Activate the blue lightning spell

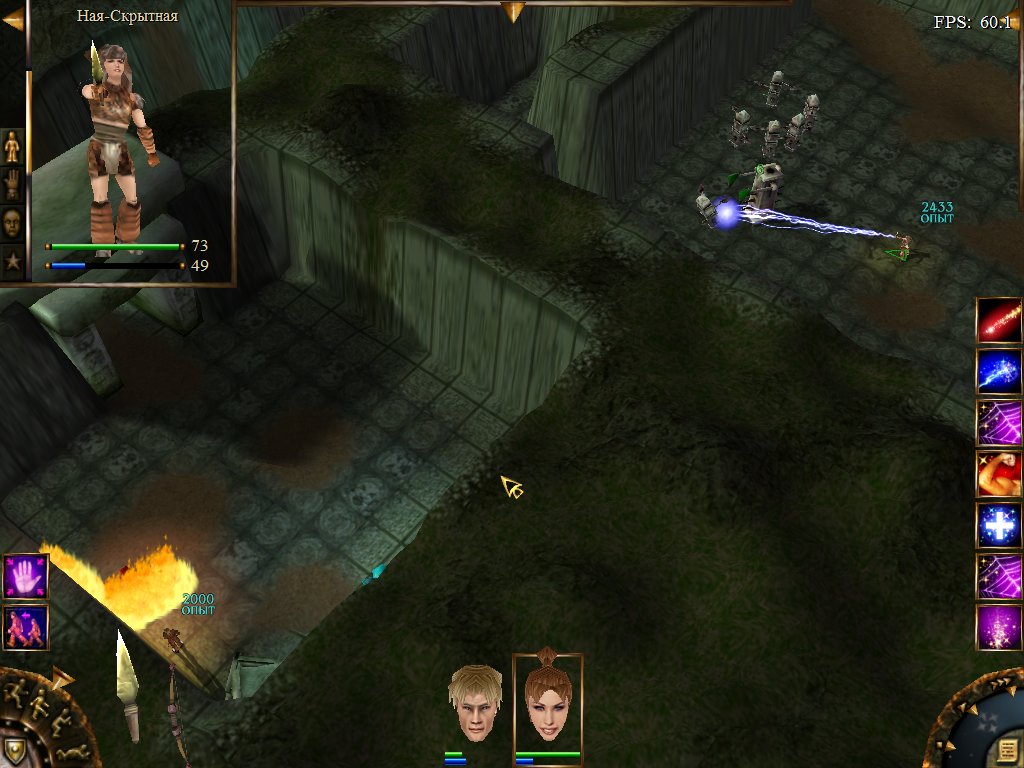(999, 371)
